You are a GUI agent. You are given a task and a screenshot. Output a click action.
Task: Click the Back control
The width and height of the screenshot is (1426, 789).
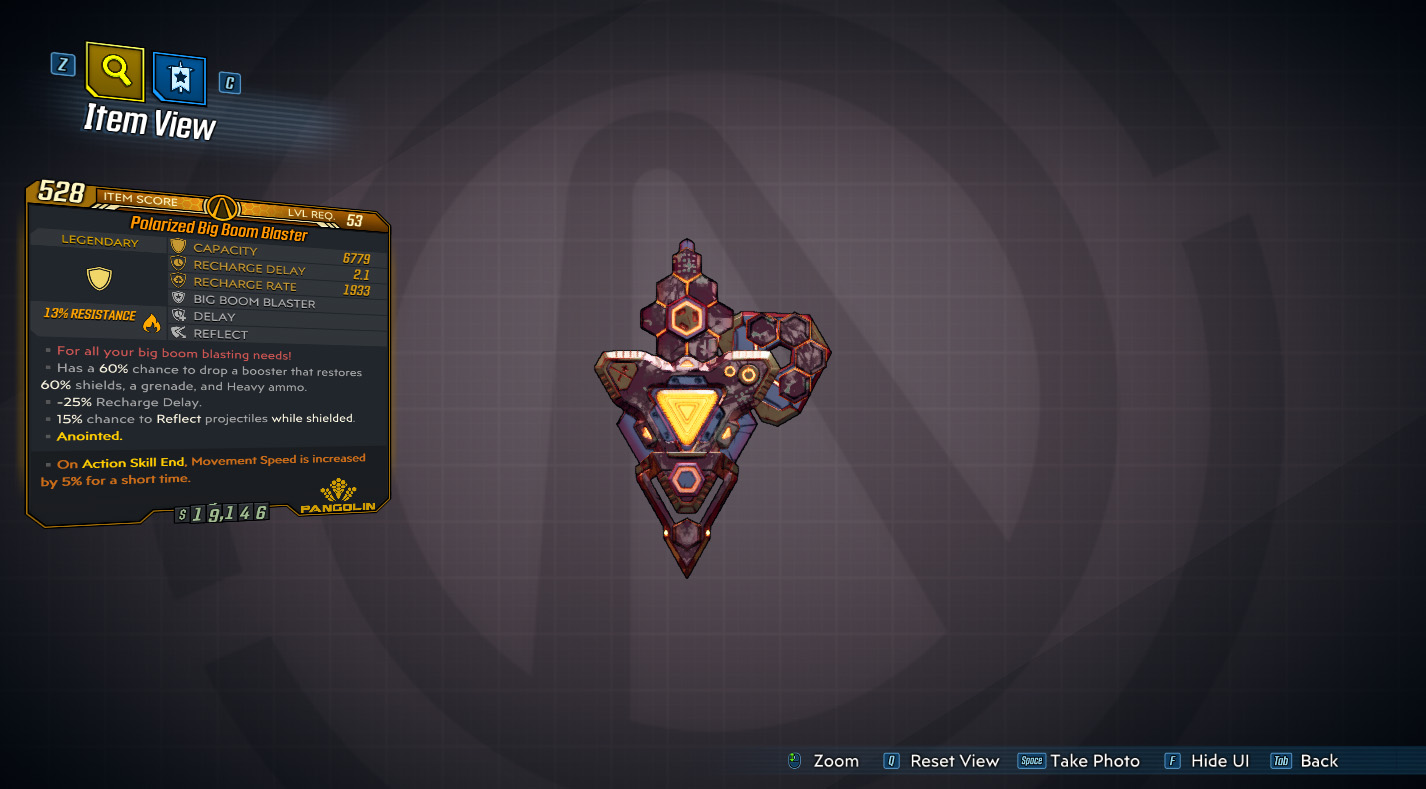tap(1282, 761)
